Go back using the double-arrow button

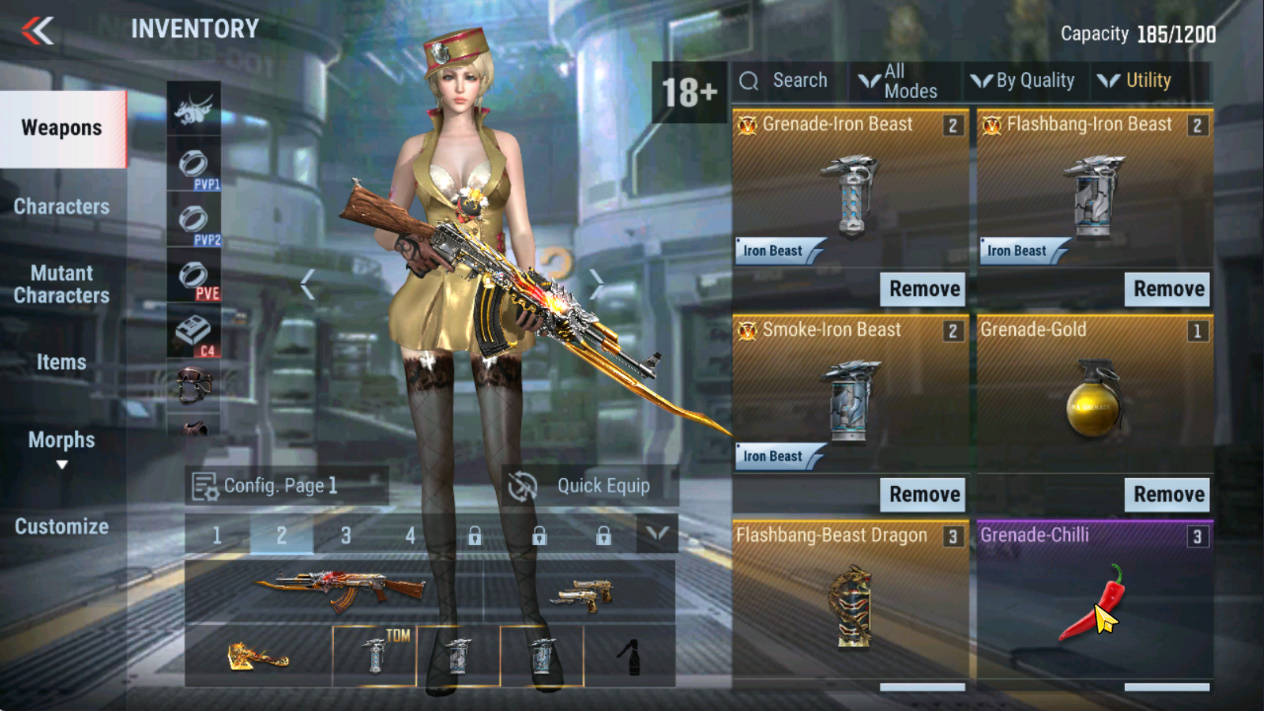[38, 30]
